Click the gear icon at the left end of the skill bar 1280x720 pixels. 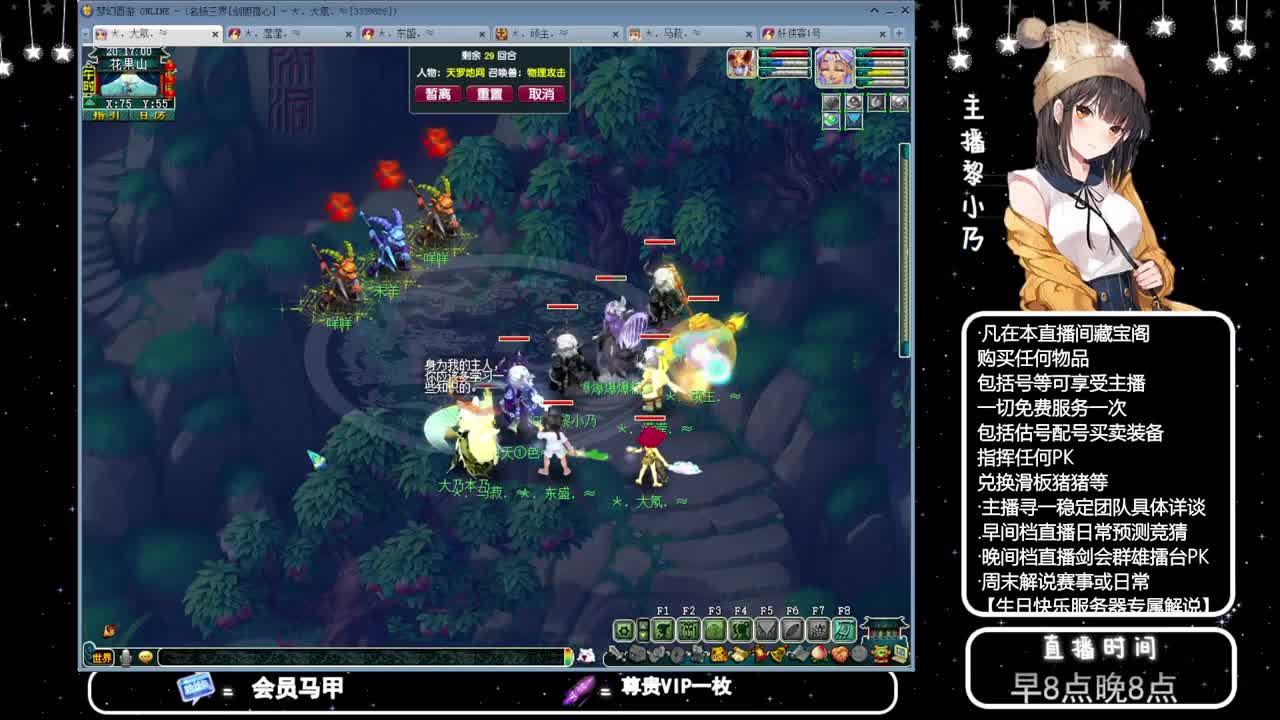click(x=623, y=629)
